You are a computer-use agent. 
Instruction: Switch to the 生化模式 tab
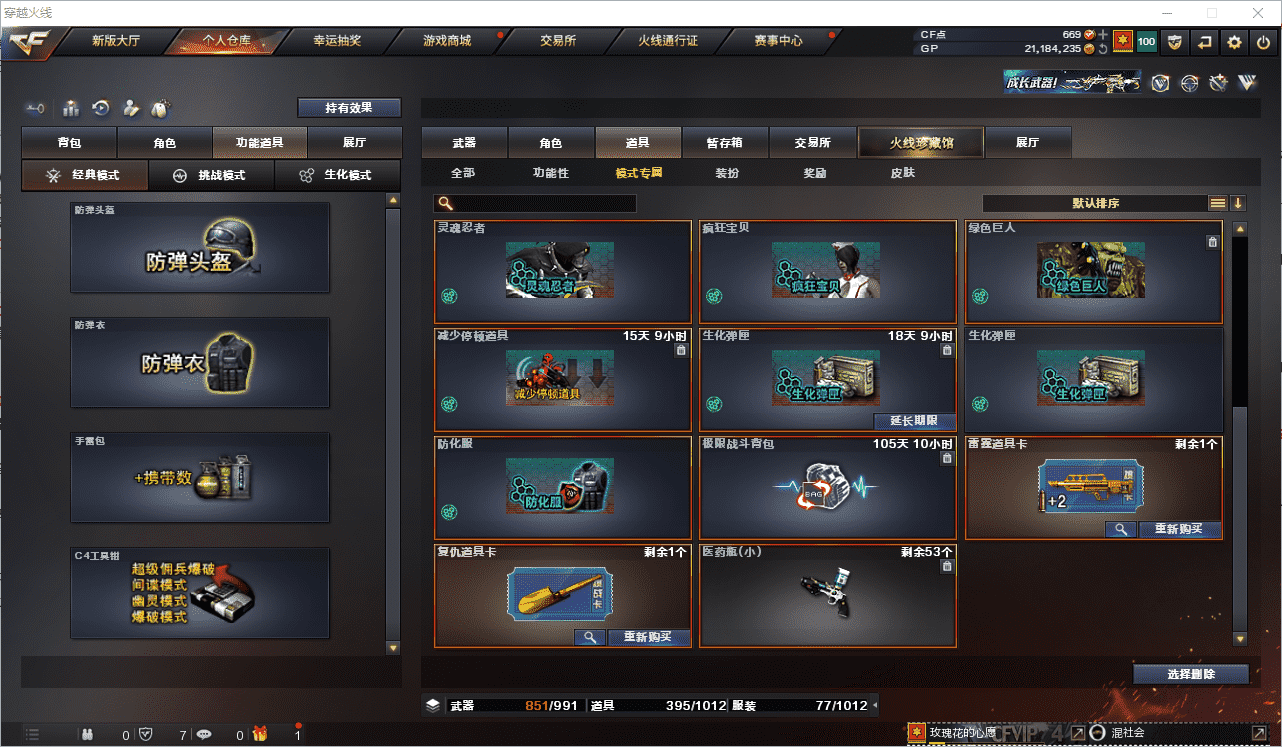coord(337,175)
